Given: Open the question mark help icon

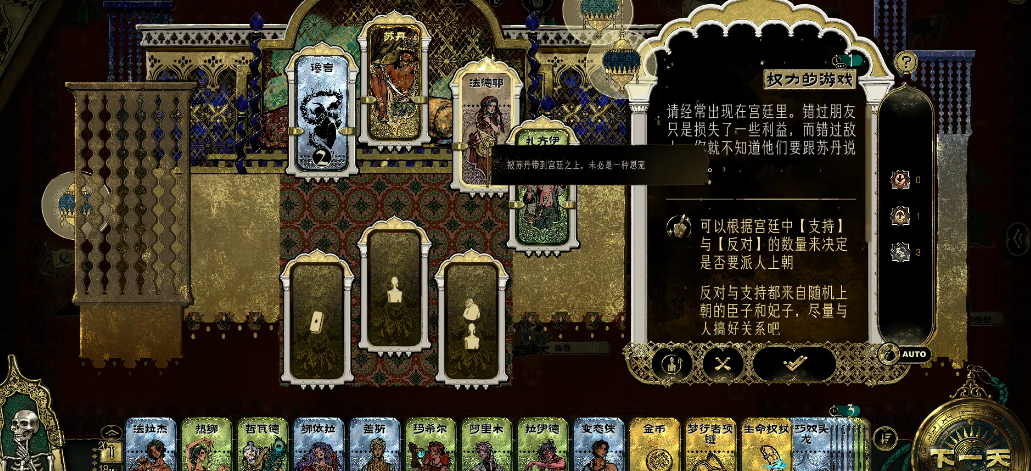Looking at the screenshot, I should 906,62.
